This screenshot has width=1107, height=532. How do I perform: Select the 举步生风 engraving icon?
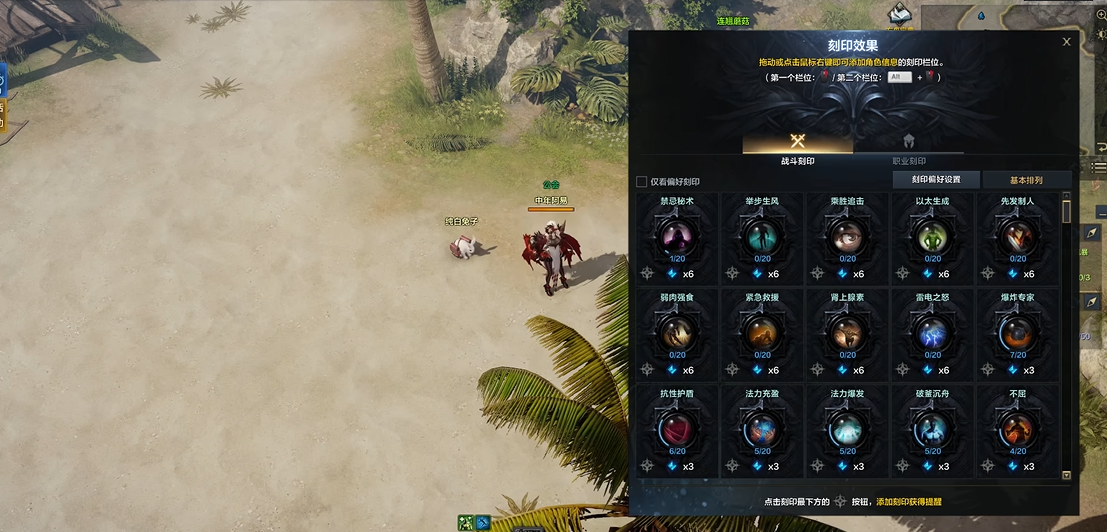762,236
